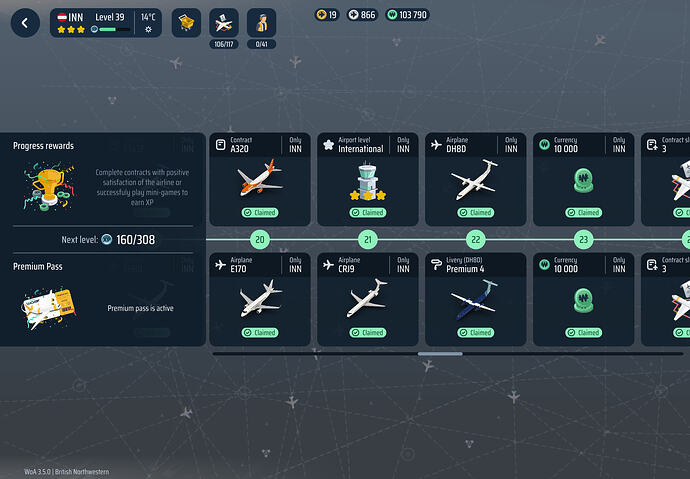
Task: Click level 23 milestone marker
Action: (584, 240)
